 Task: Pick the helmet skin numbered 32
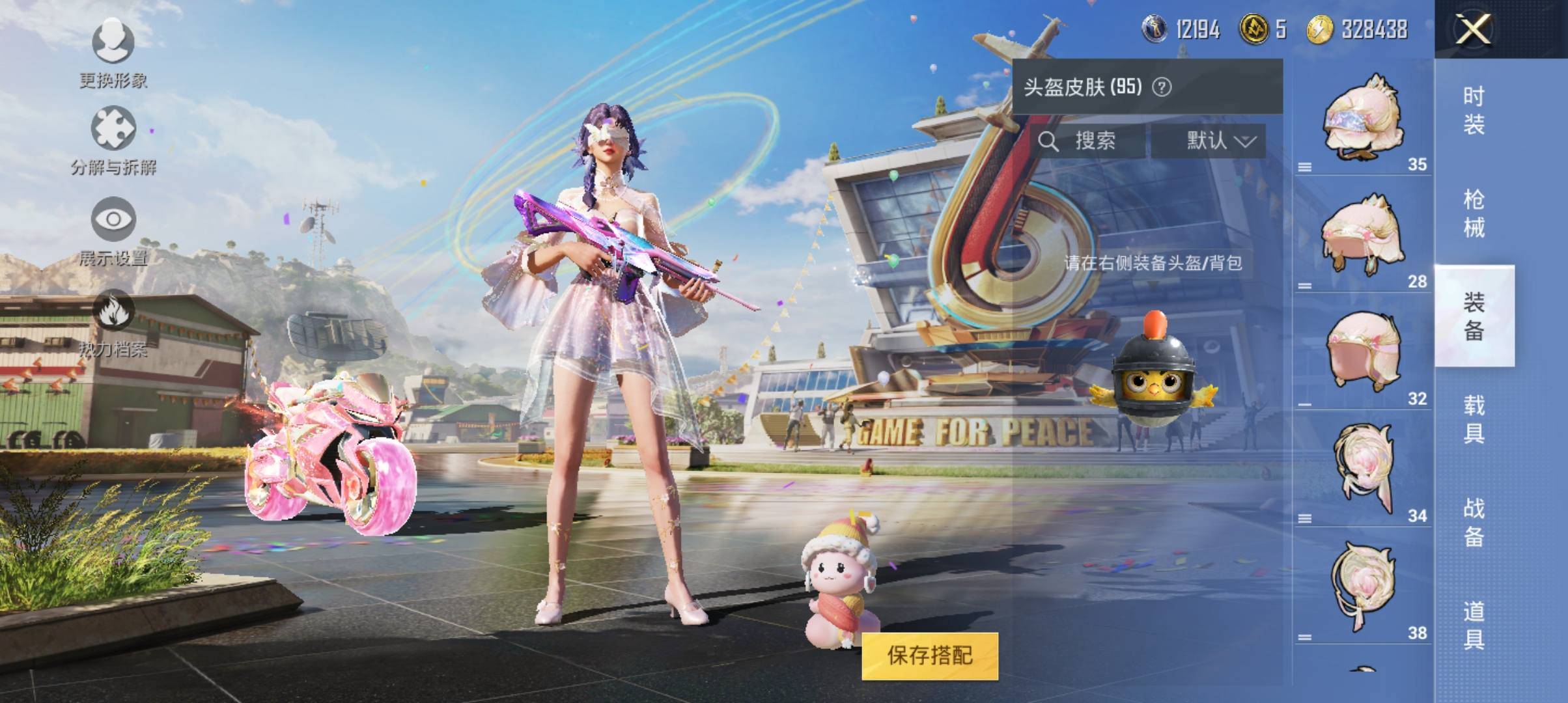(1363, 352)
